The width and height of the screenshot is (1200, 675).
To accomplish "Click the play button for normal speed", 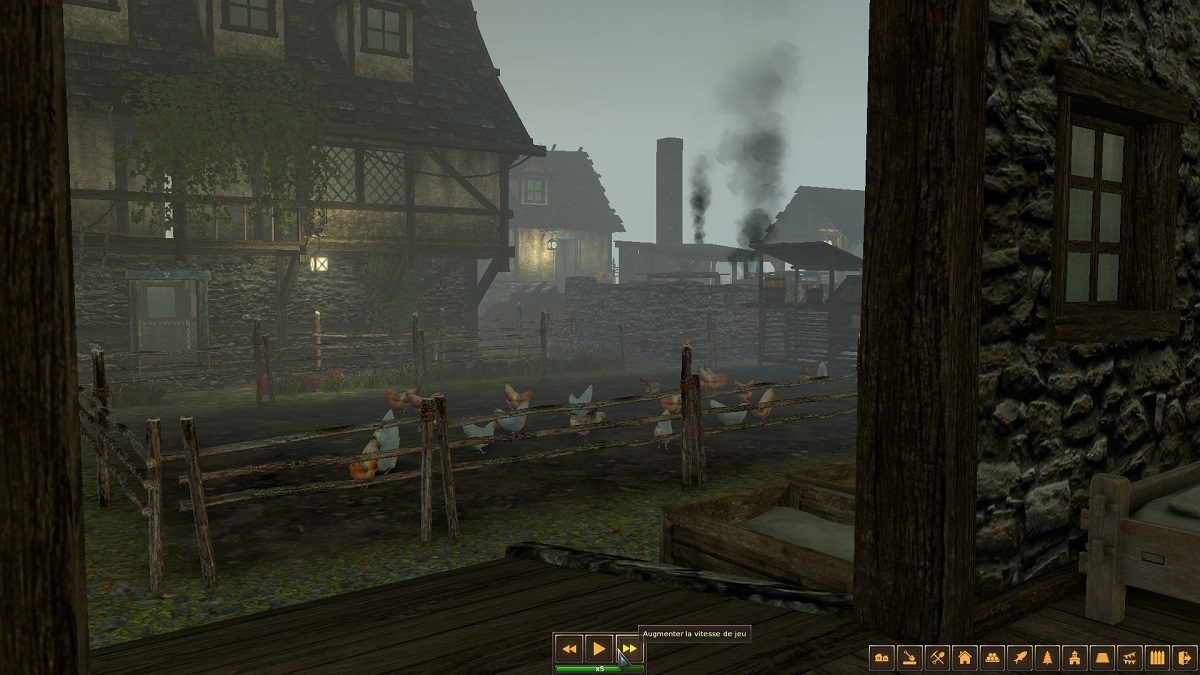I will (598, 648).
